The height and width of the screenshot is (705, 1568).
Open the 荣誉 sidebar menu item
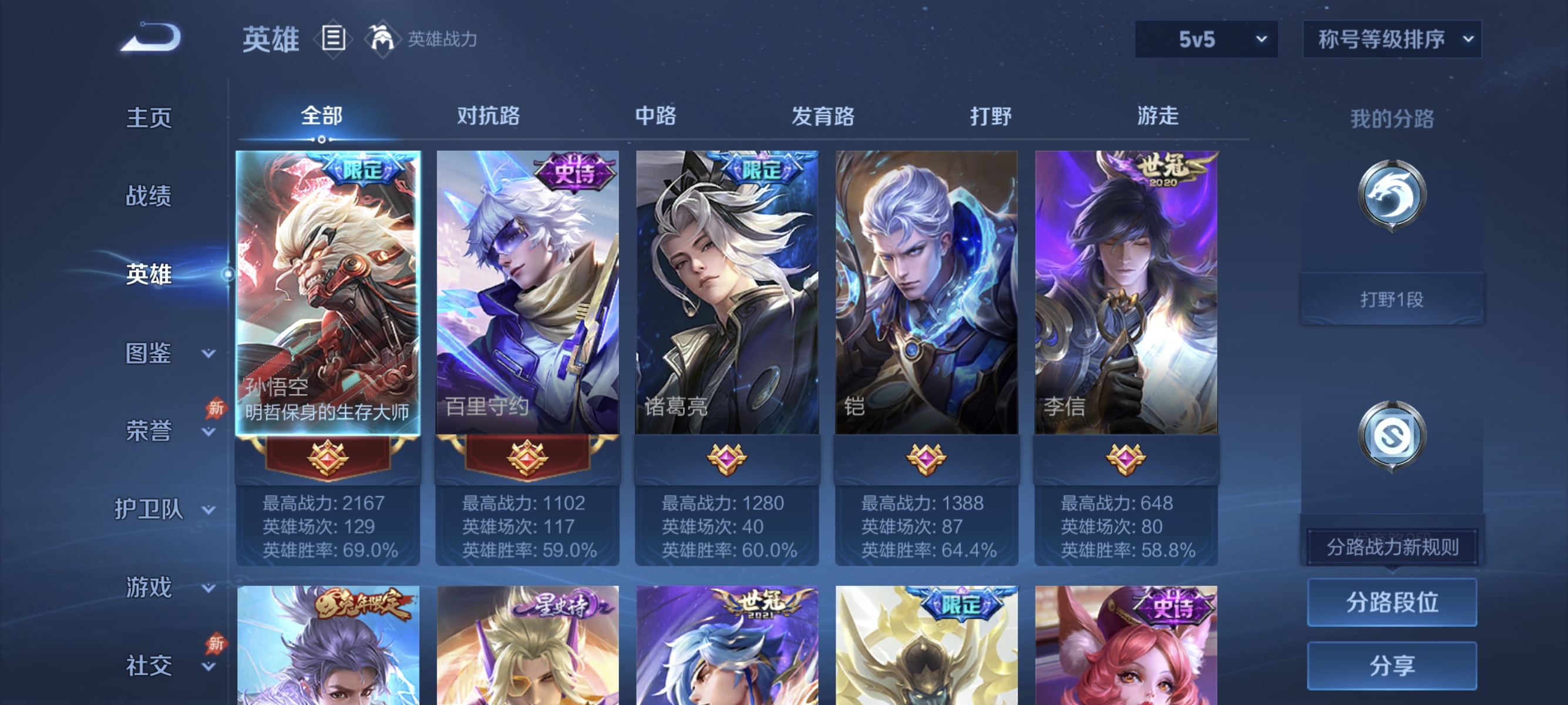[x=149, y=429]
